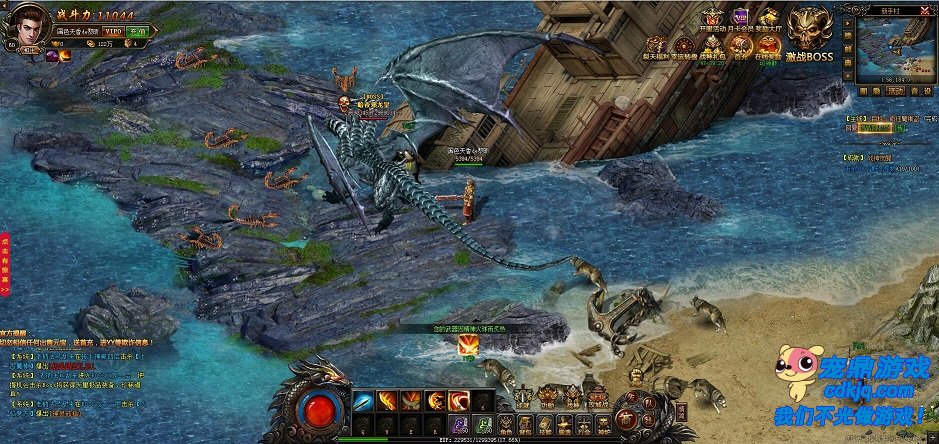The image size is (939, 444).
Task: Open the 激战BOSS skull menu
Action: 809,31
